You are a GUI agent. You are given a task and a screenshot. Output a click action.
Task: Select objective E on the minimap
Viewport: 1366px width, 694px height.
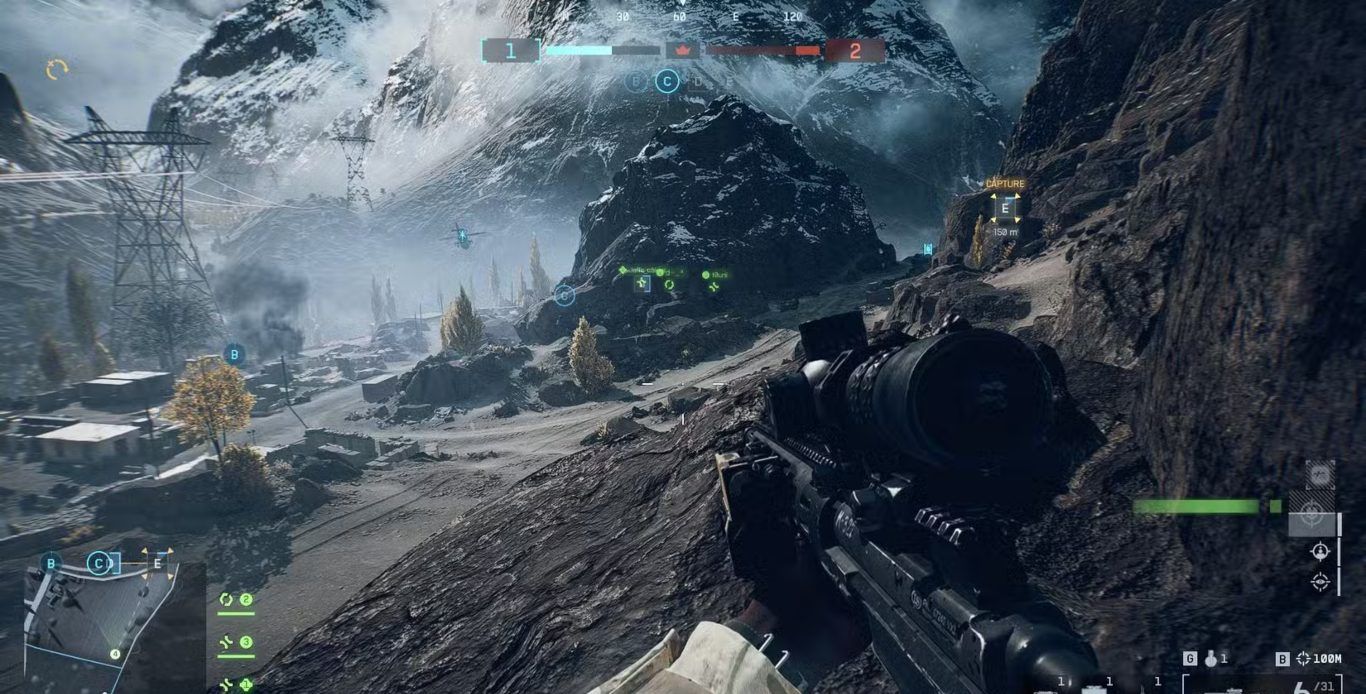click(157, 564)
